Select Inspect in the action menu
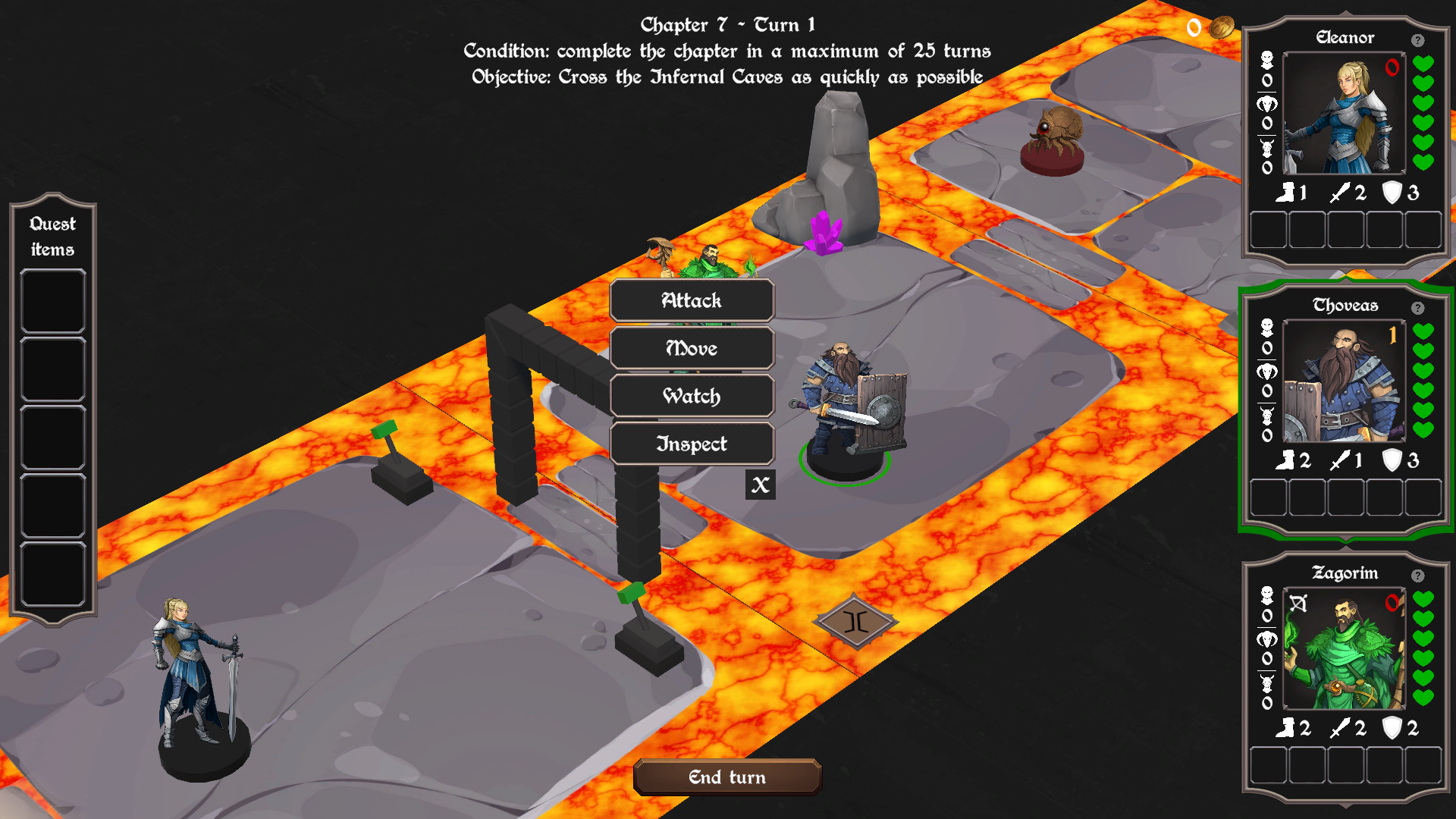 click(692, 444)
